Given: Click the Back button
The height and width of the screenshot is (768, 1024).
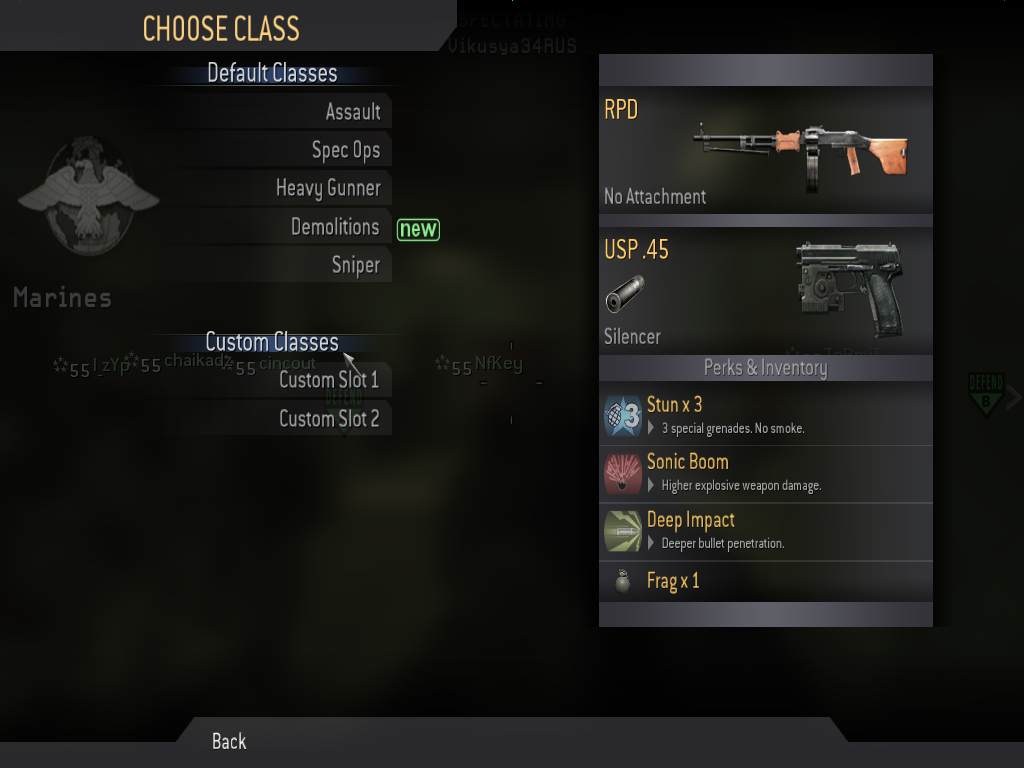Looking at the screenshot, I should click(229, 741).
